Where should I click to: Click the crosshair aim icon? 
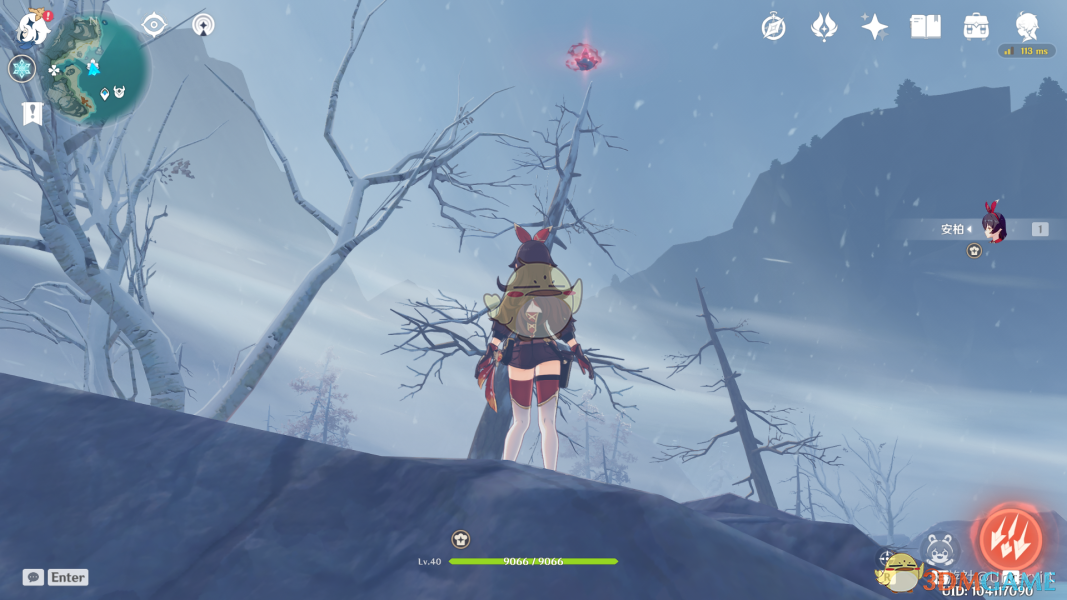coord(886,558)
